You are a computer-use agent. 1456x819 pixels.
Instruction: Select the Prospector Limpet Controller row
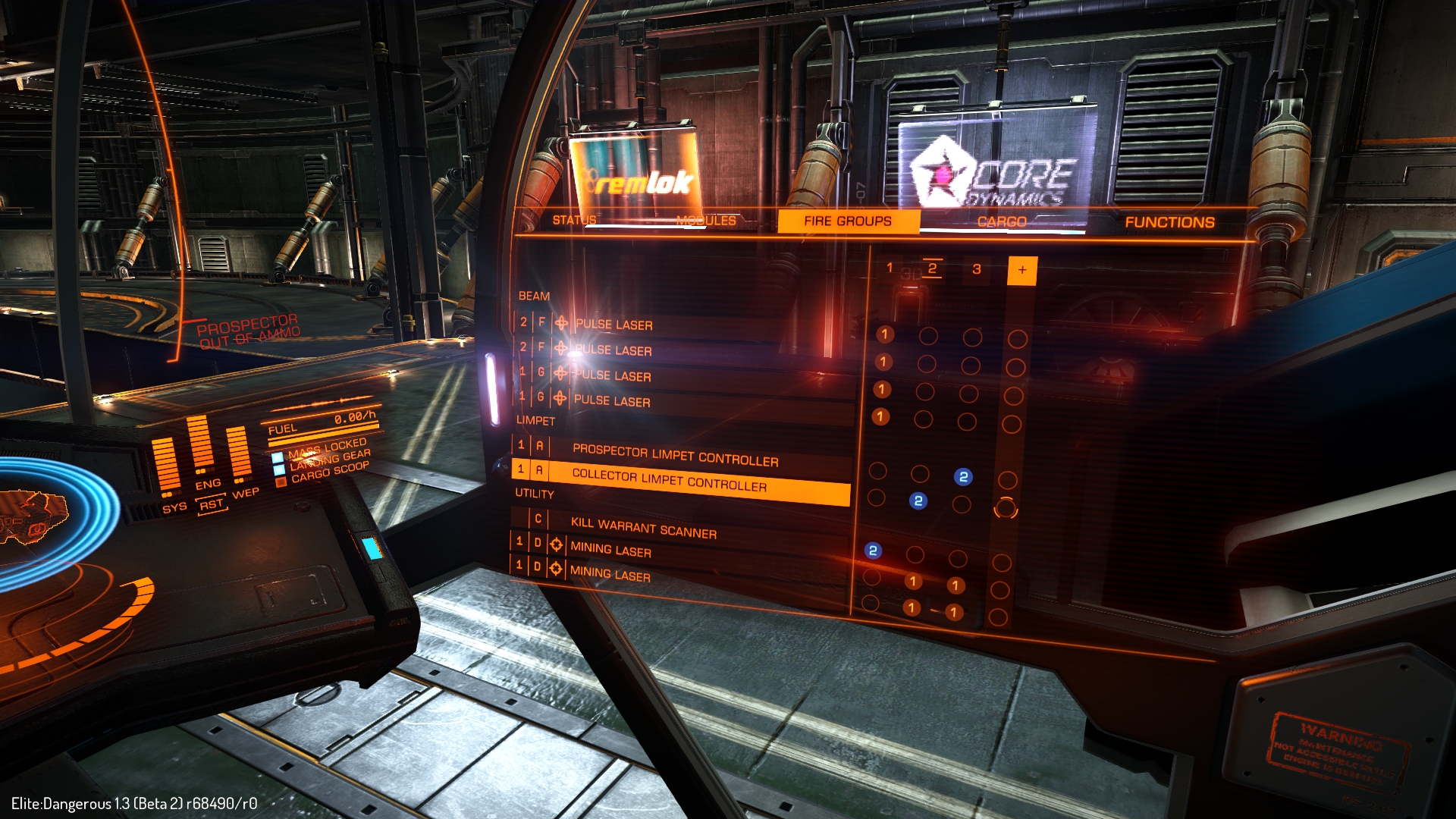point(675,454)
